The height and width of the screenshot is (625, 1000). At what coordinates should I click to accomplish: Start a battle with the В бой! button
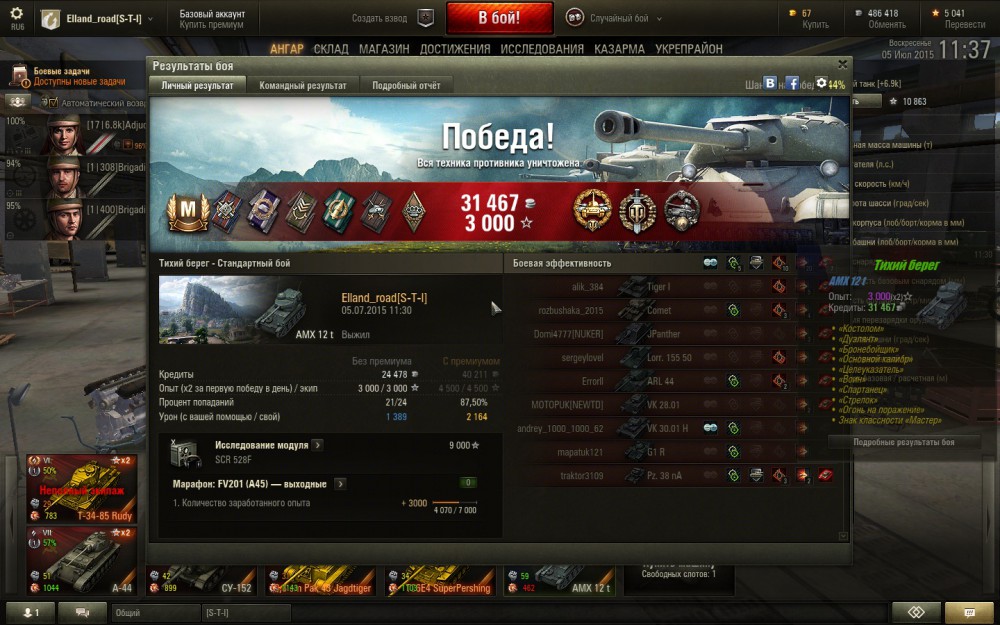[499, 18]
